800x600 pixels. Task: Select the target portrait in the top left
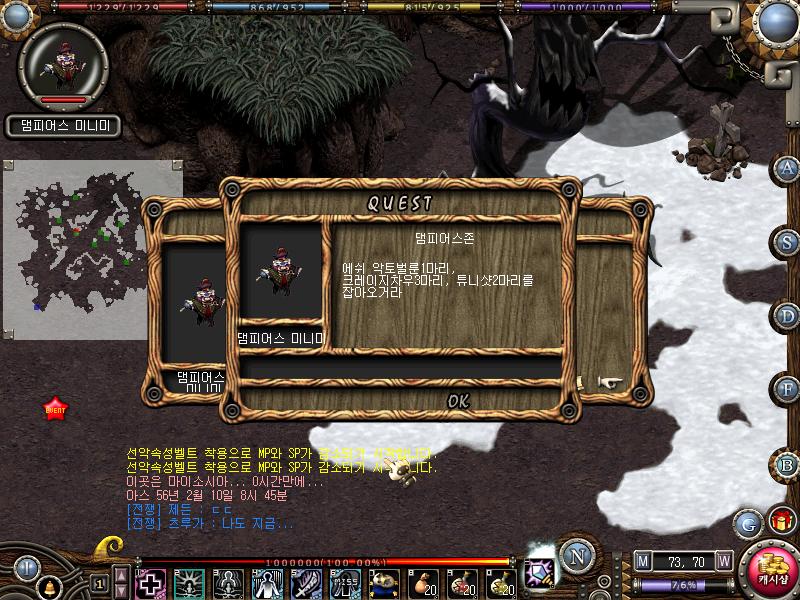tap(62, 63)
